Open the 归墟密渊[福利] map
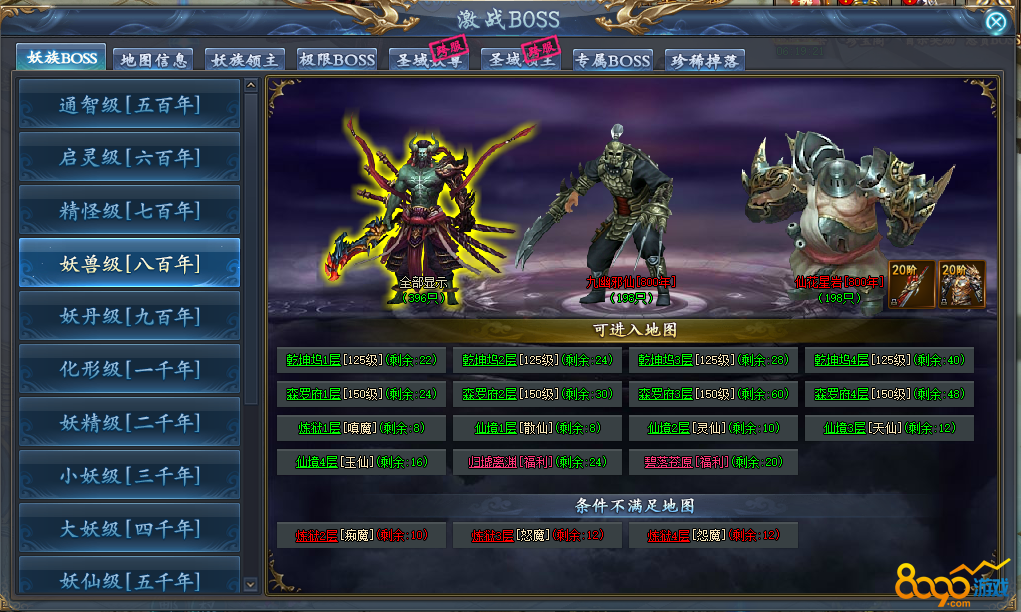Screen dimensions: 1021x612 536,462
